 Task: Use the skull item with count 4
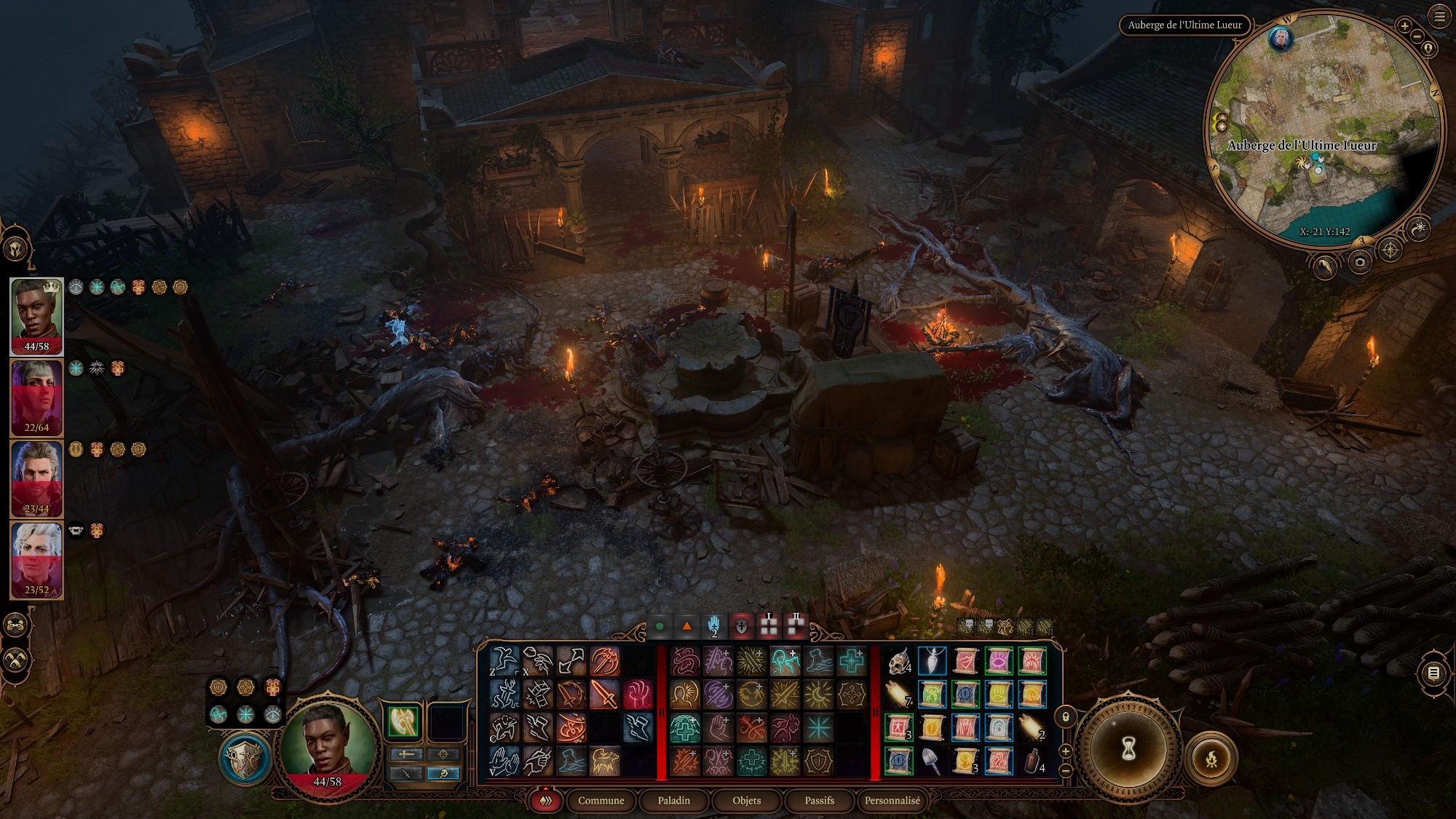(899, 661)
